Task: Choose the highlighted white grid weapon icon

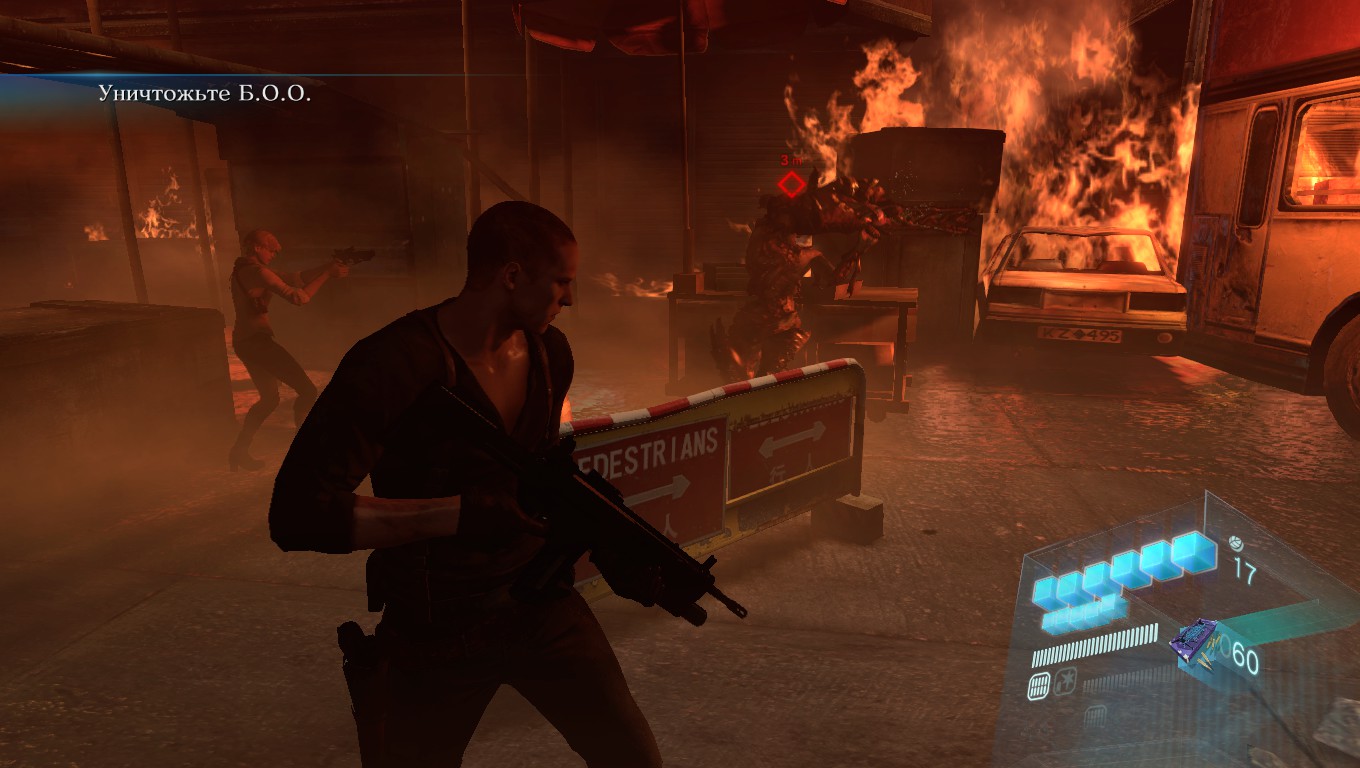Action: click(1039, 684)
